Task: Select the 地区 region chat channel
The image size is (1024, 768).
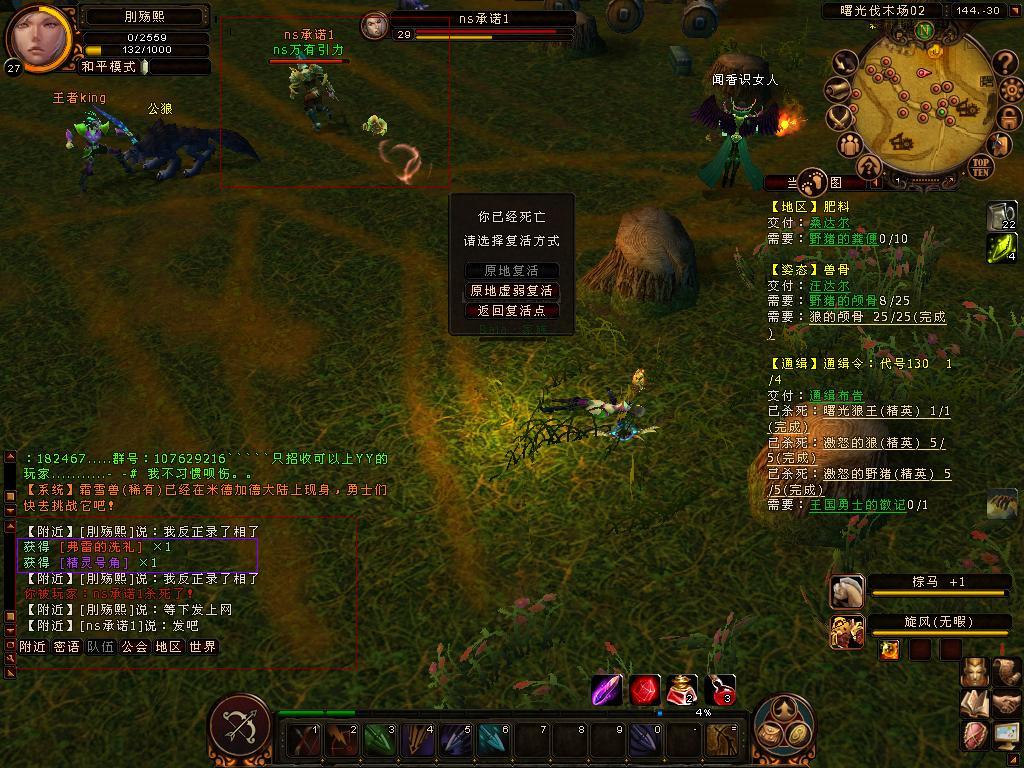Action: (168, 647)
